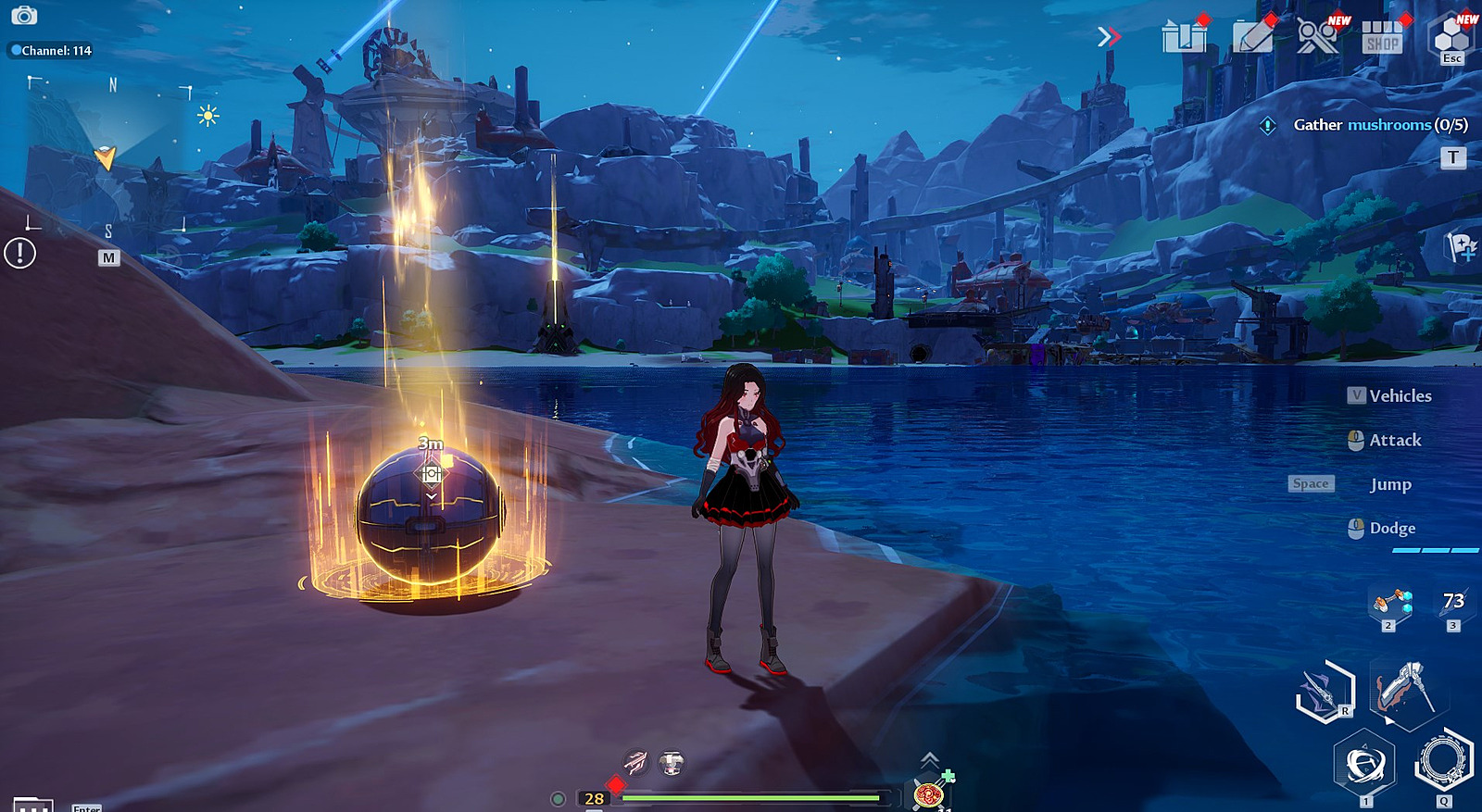
Task: Expand the chevrons above the food slot
Action: 929,760
